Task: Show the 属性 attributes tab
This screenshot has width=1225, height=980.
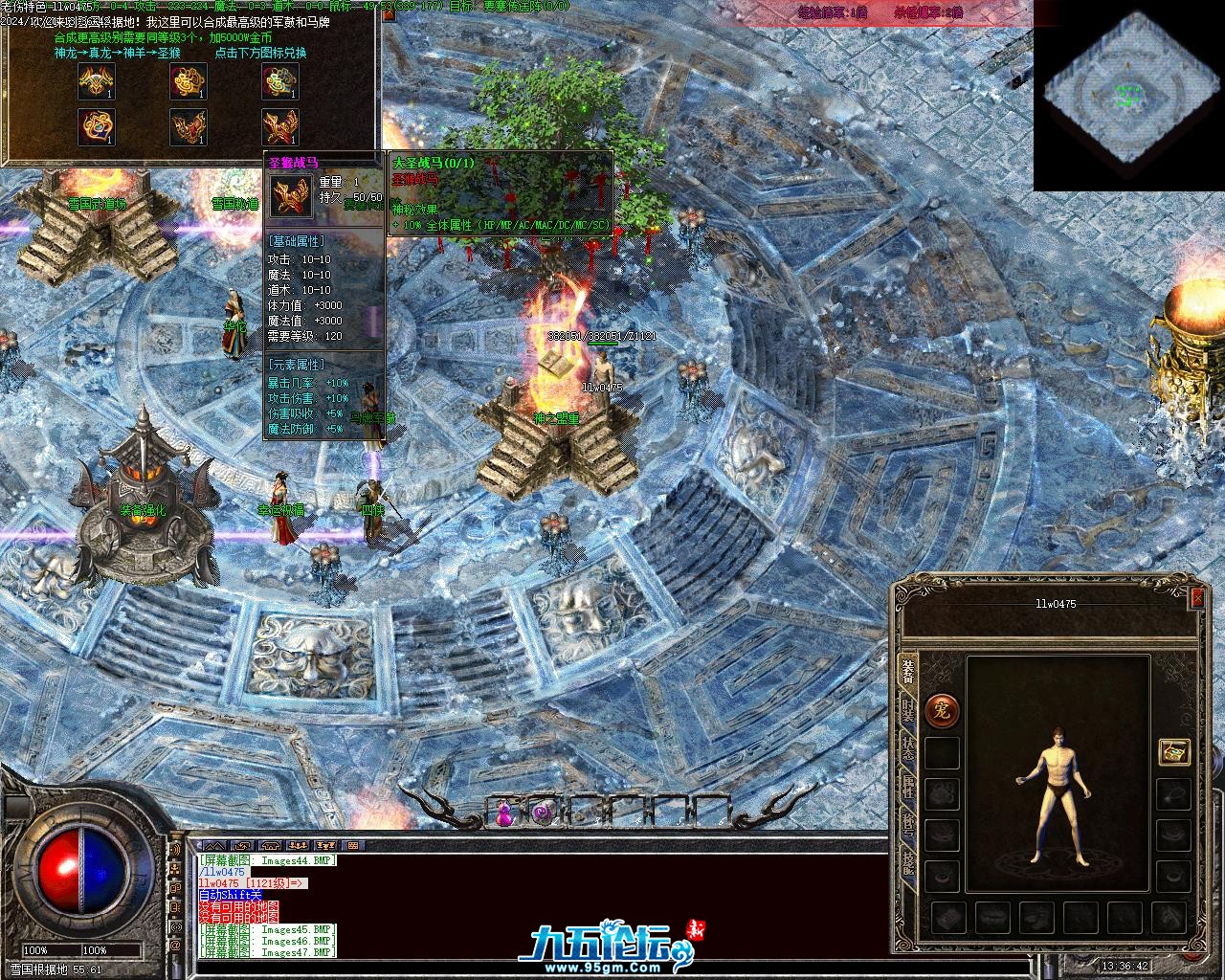Action: tap(907, 787)
